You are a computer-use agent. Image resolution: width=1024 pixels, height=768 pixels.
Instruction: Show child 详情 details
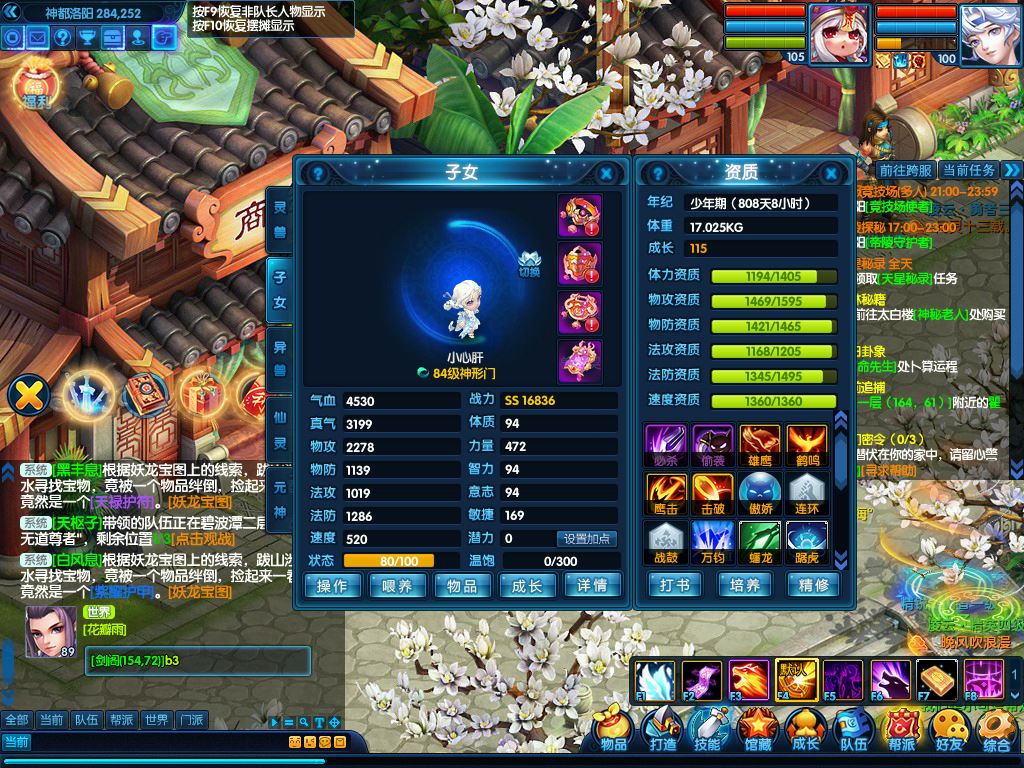592,586
